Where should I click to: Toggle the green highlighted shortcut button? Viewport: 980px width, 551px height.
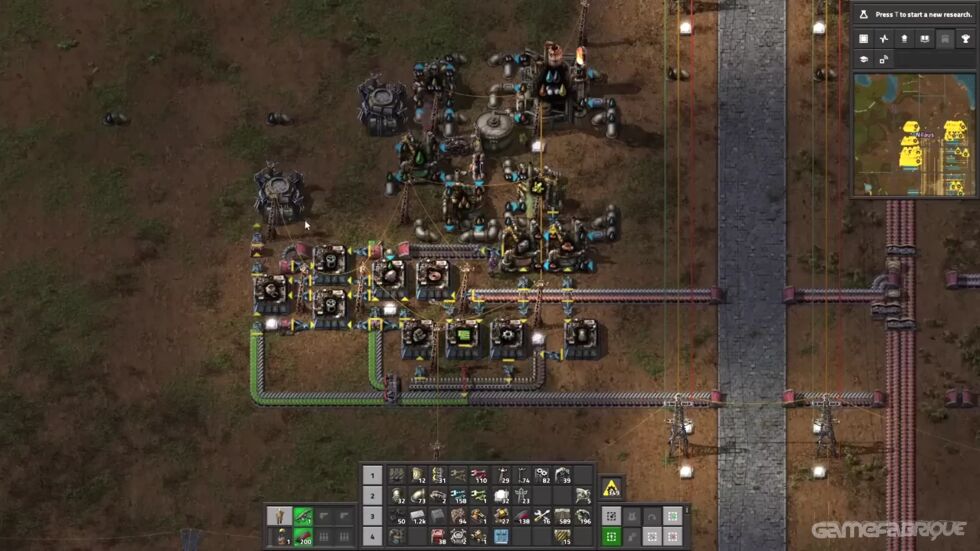point(611,537)
